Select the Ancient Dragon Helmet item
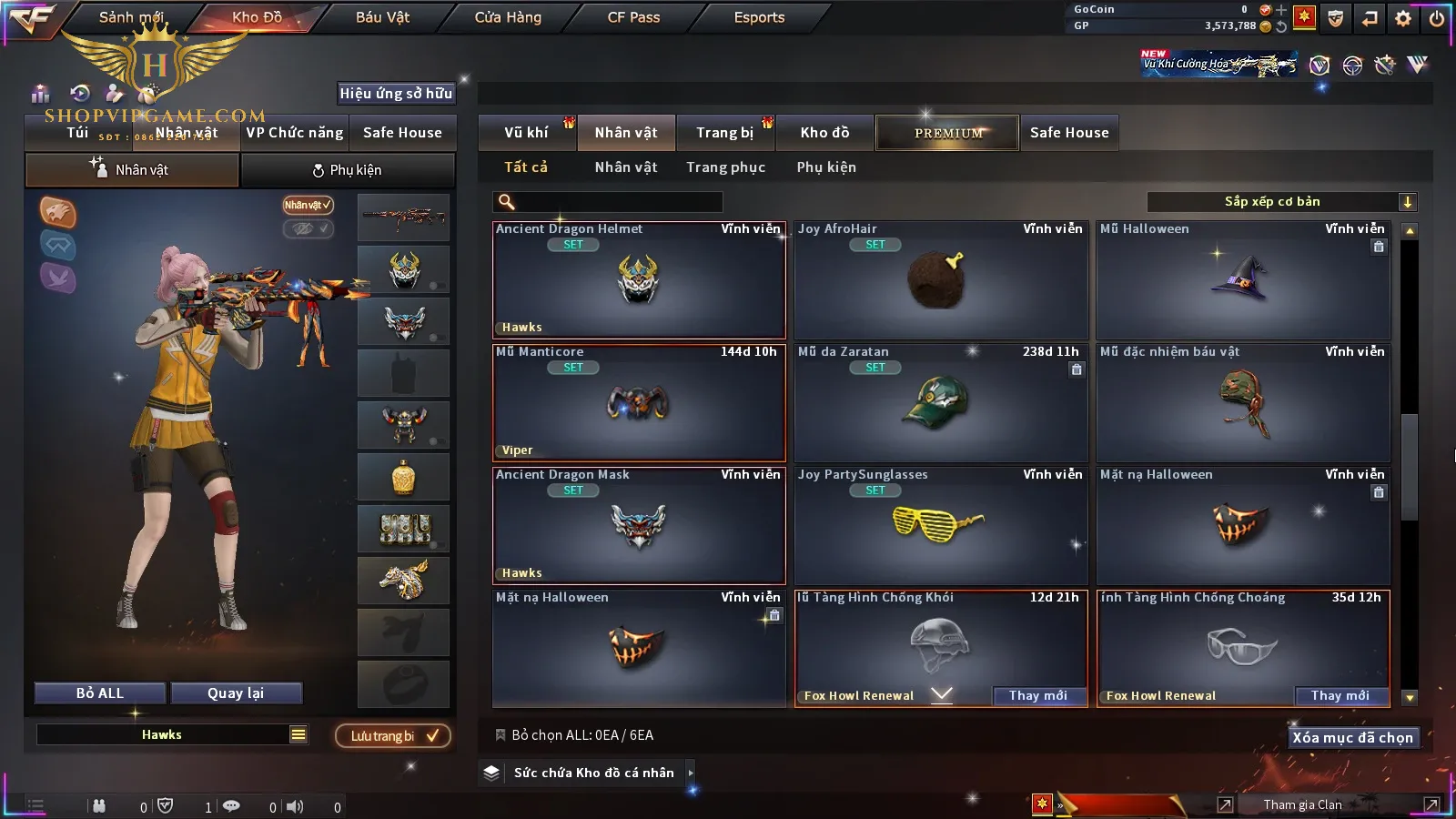 (x=639, y=280)
